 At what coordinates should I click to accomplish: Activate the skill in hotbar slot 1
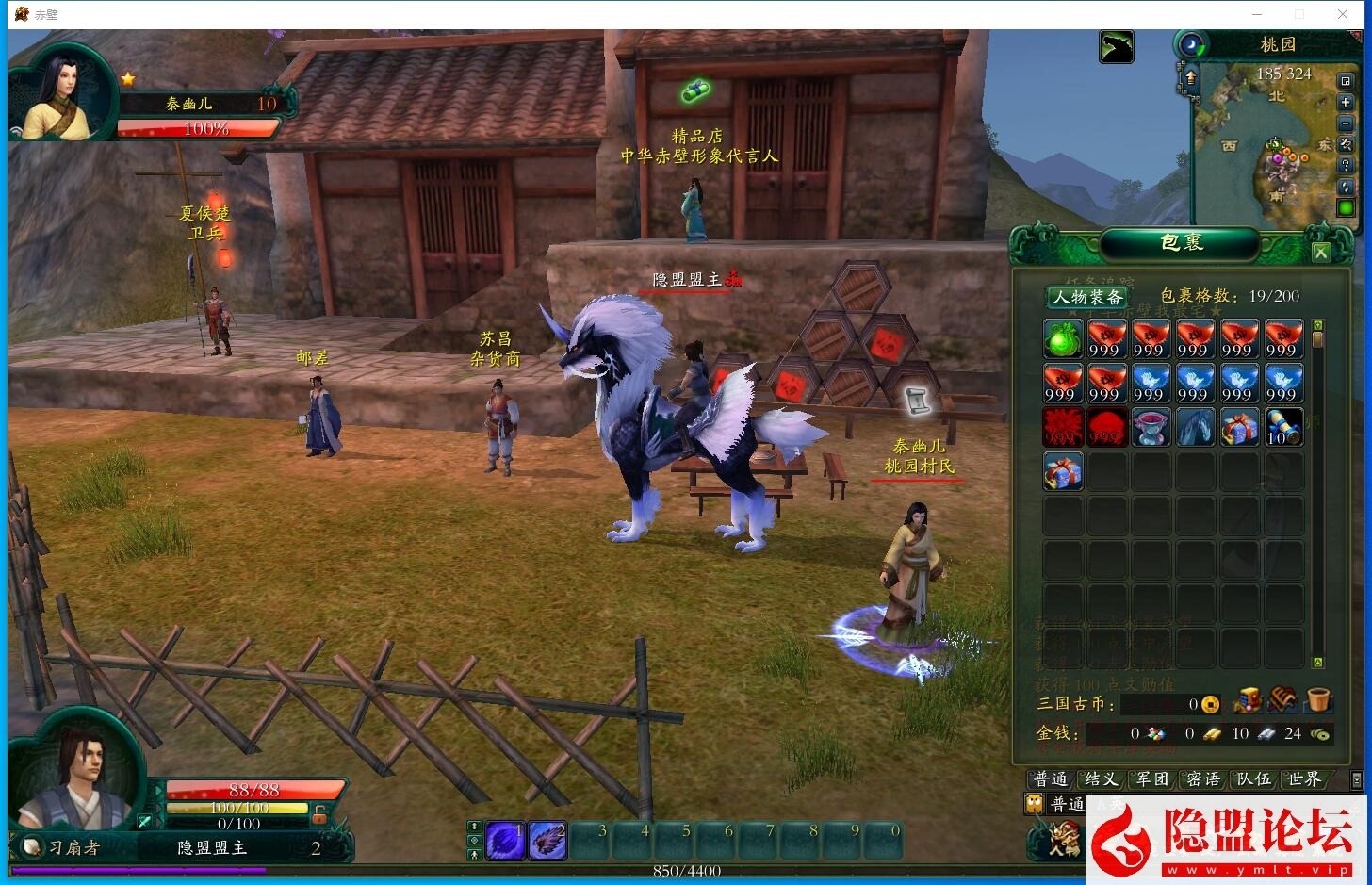pyautogui.click(x=505, y=841)
